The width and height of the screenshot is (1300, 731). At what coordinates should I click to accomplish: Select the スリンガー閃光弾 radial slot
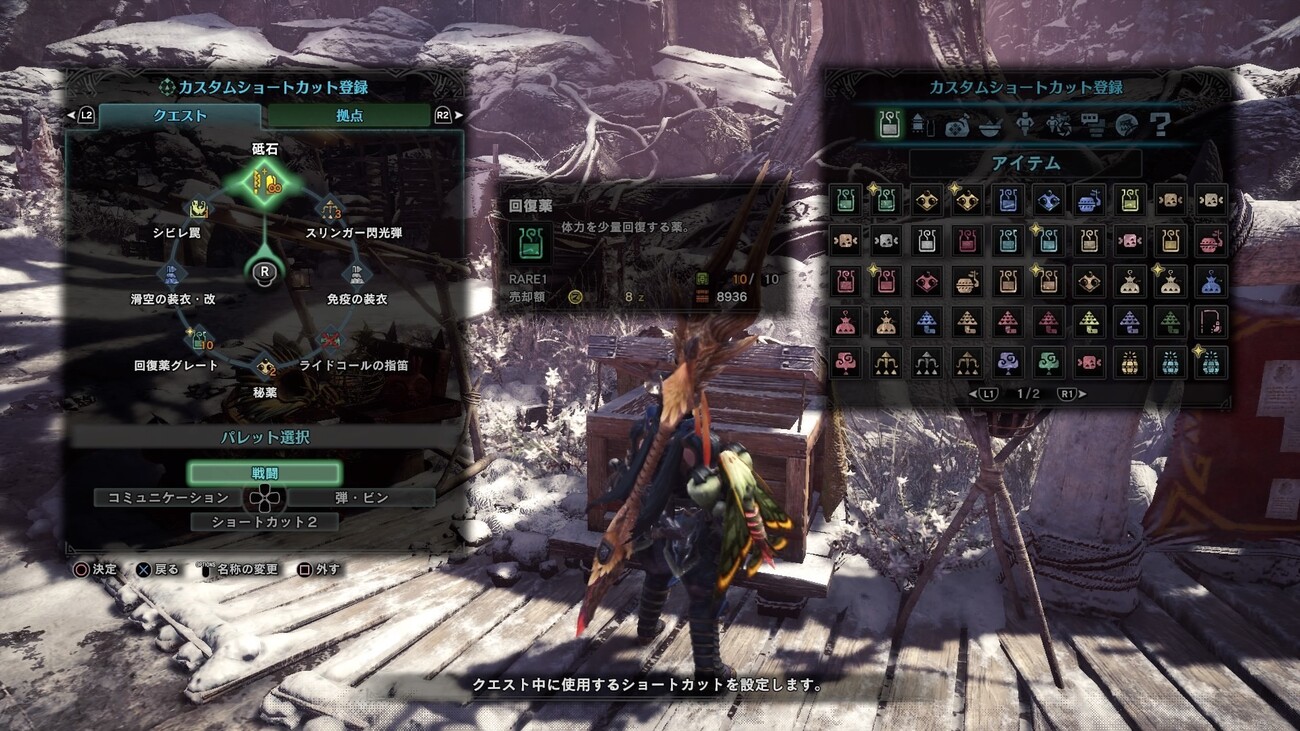point(331,210)
